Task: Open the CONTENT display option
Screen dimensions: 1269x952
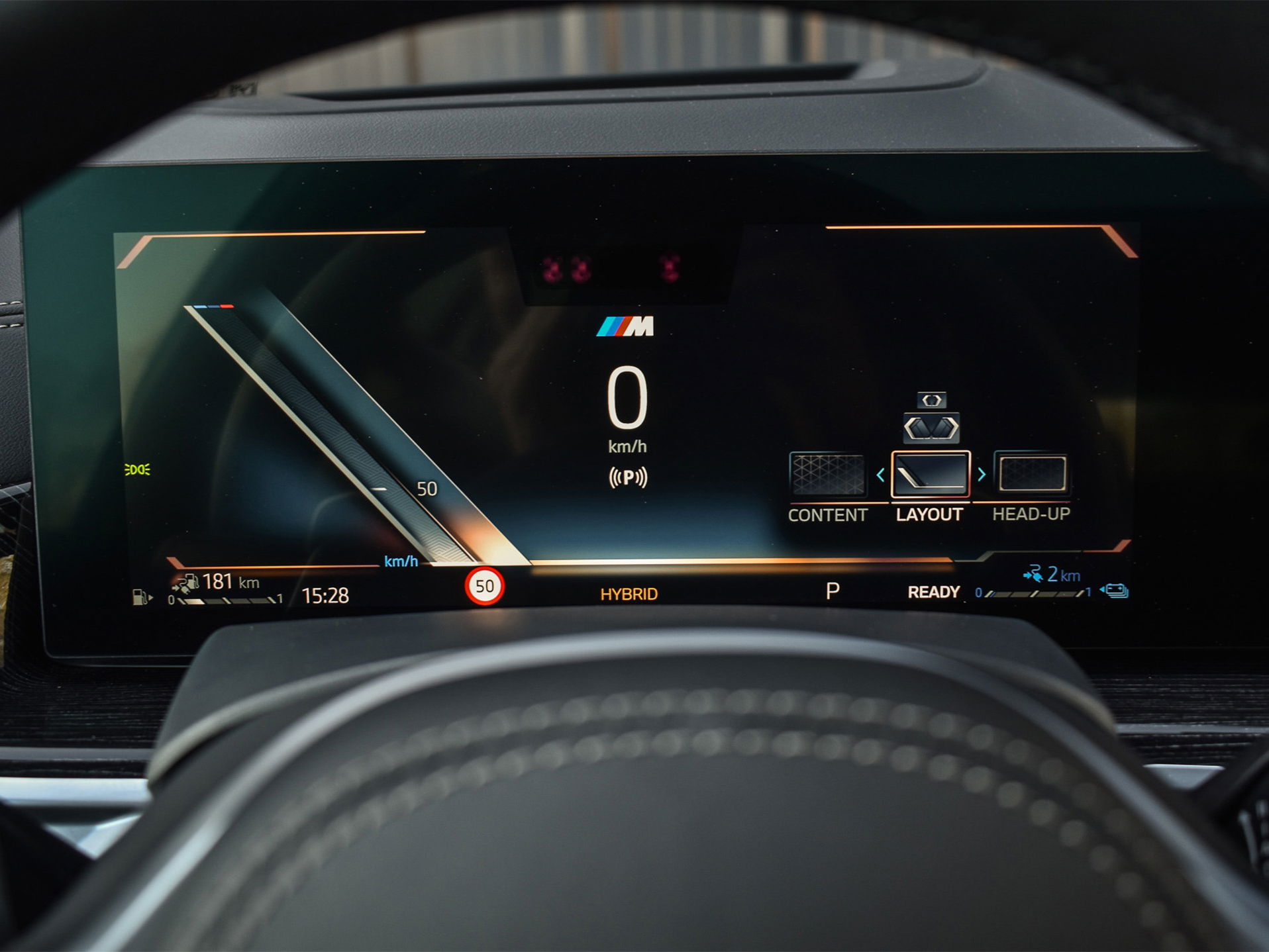Action: click(x=827, y=475)
